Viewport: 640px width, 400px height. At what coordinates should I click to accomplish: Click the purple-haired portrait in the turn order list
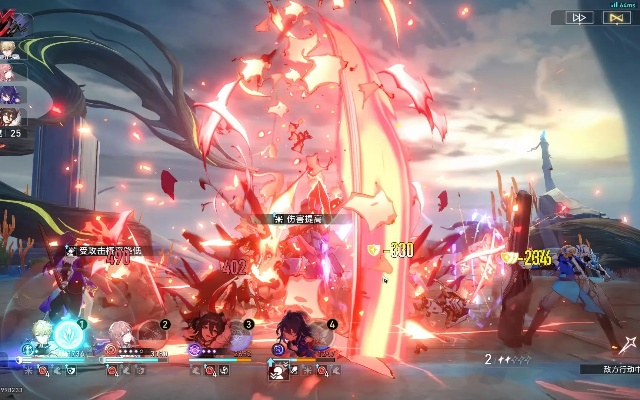(x=11, y=95)
